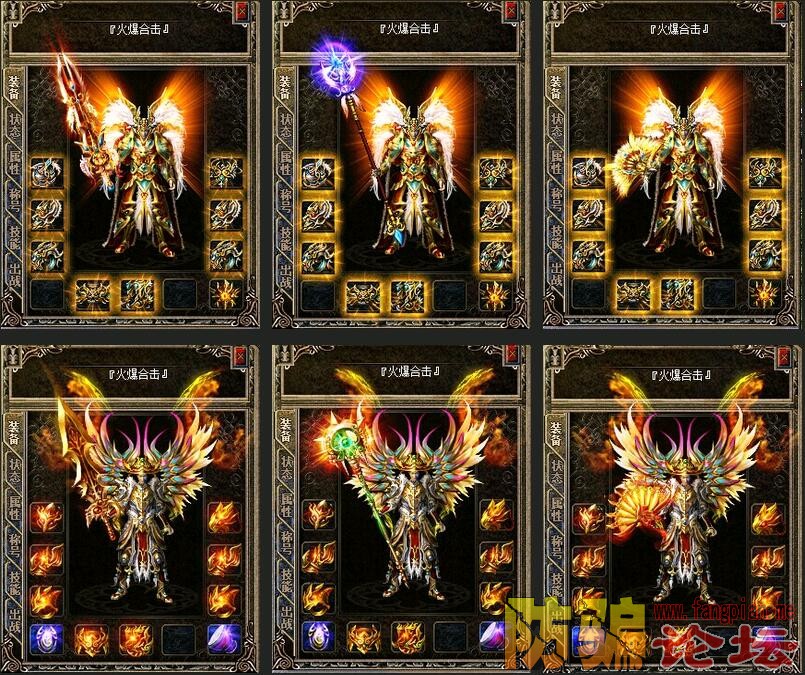Close the panel with the white feather fan

[783, 12]
